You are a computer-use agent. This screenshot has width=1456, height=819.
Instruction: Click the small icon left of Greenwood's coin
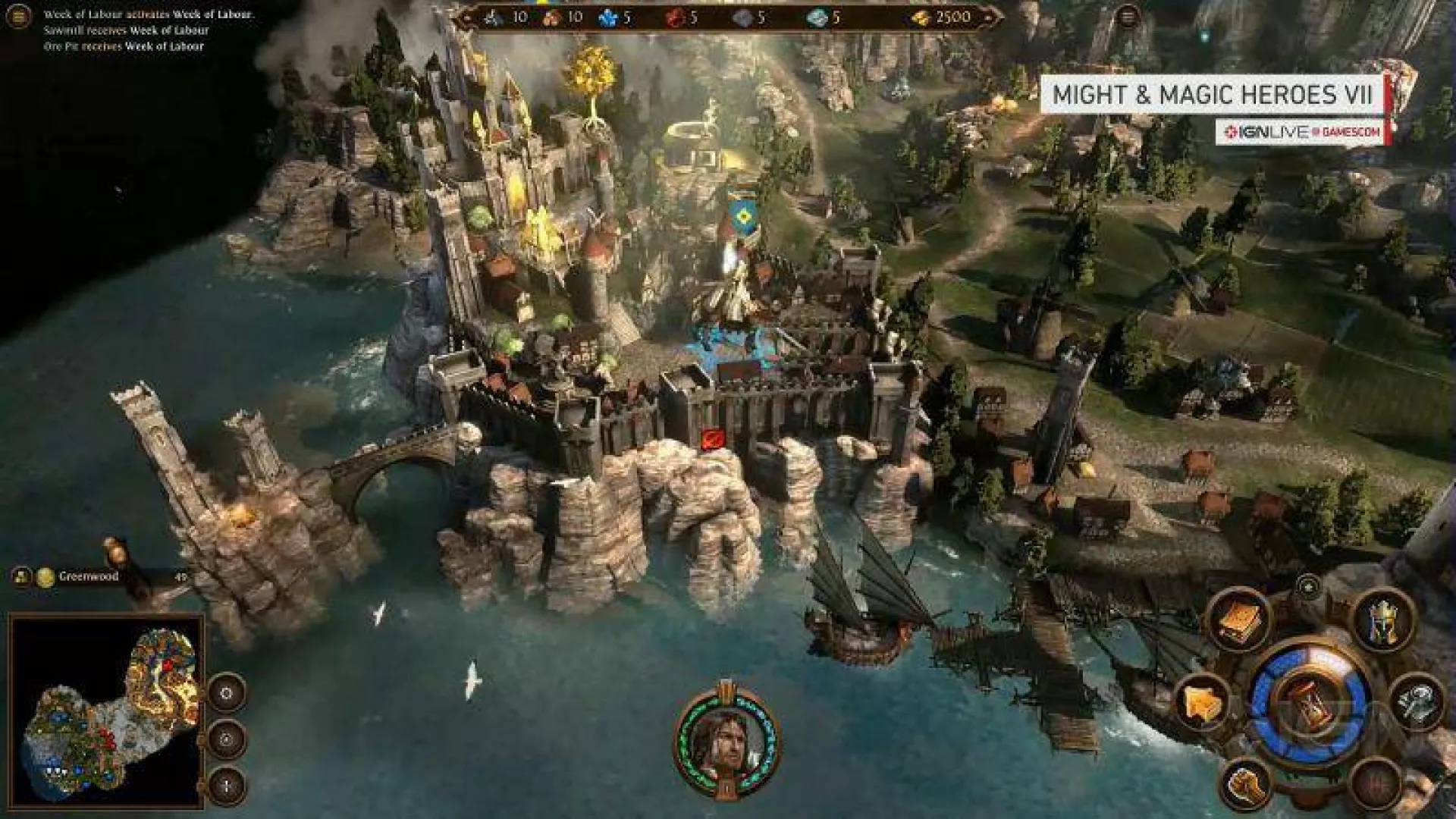tap(21, 577)
